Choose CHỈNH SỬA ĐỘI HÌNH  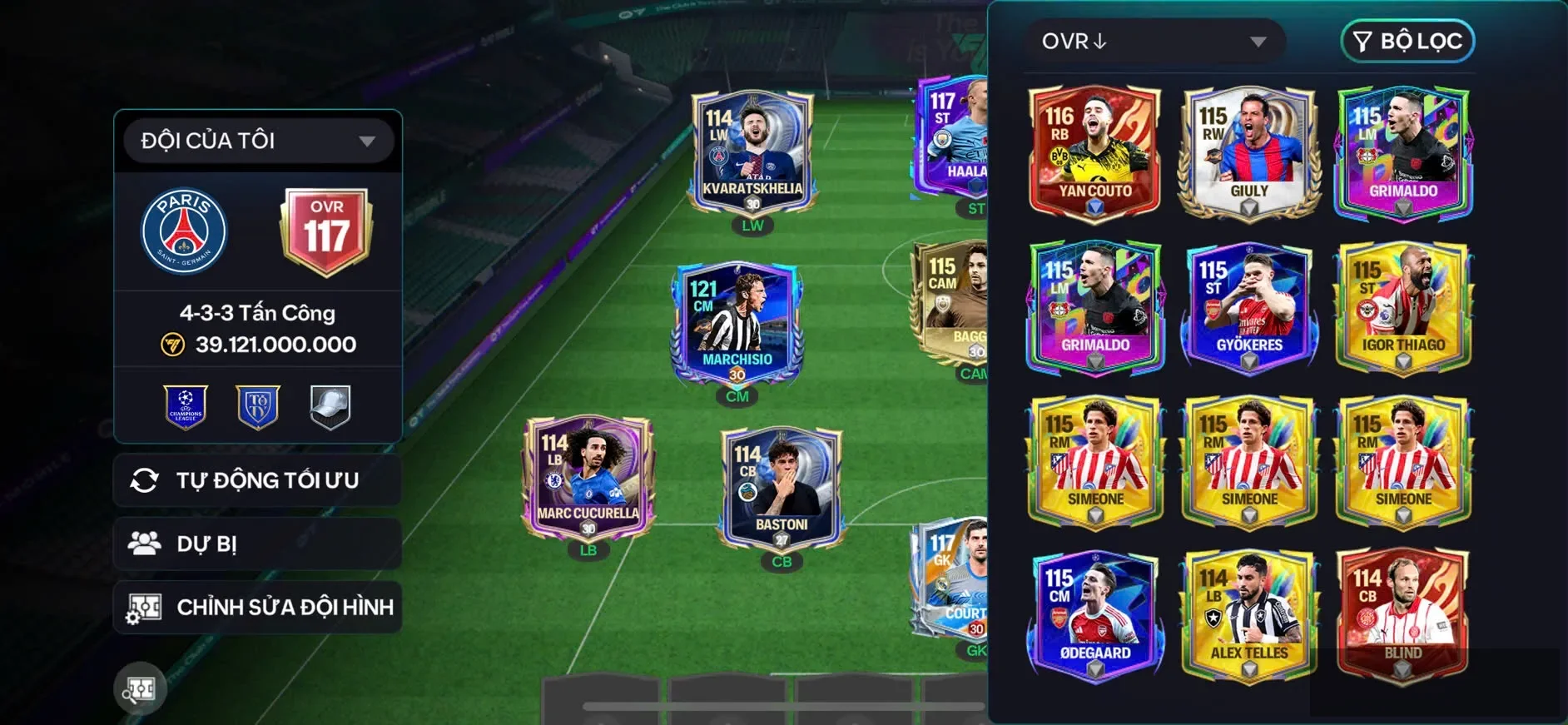[x=258, y=608]
